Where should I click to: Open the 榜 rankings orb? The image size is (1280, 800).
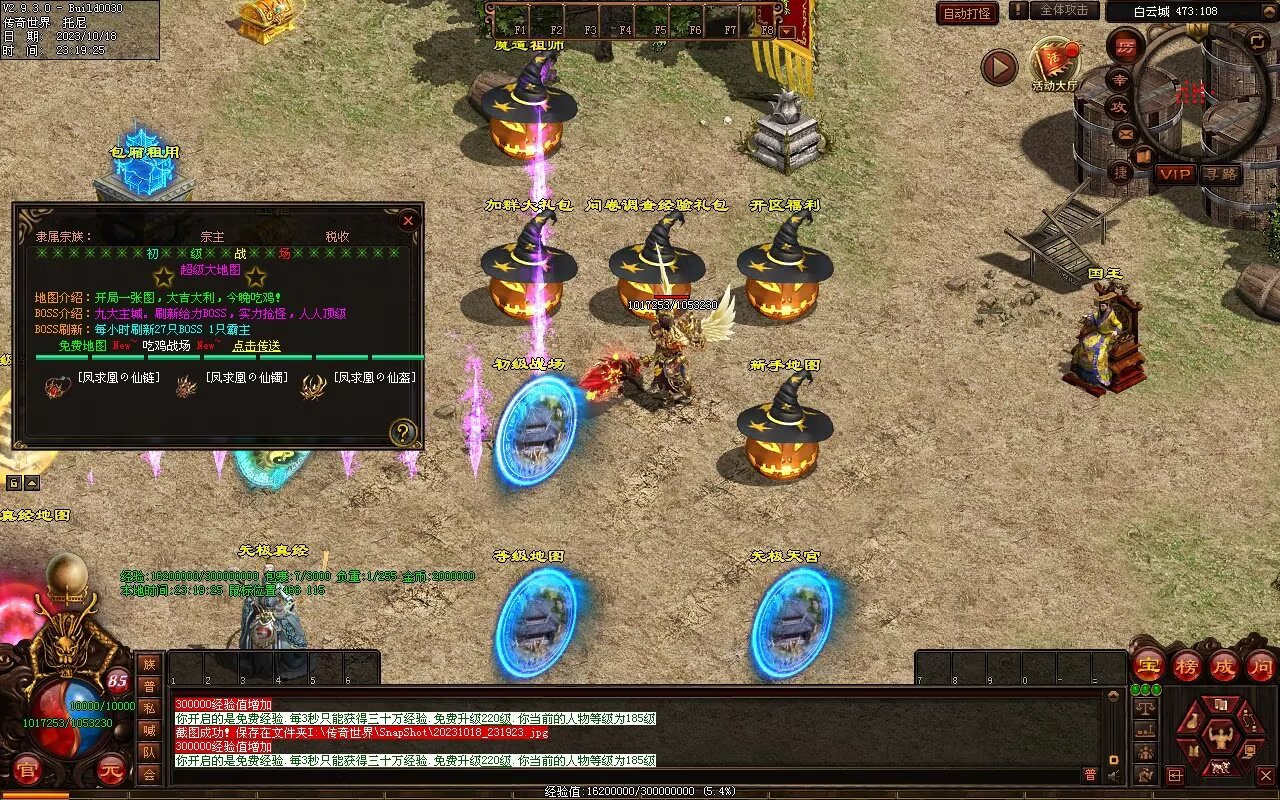[x=1187, y=665]
